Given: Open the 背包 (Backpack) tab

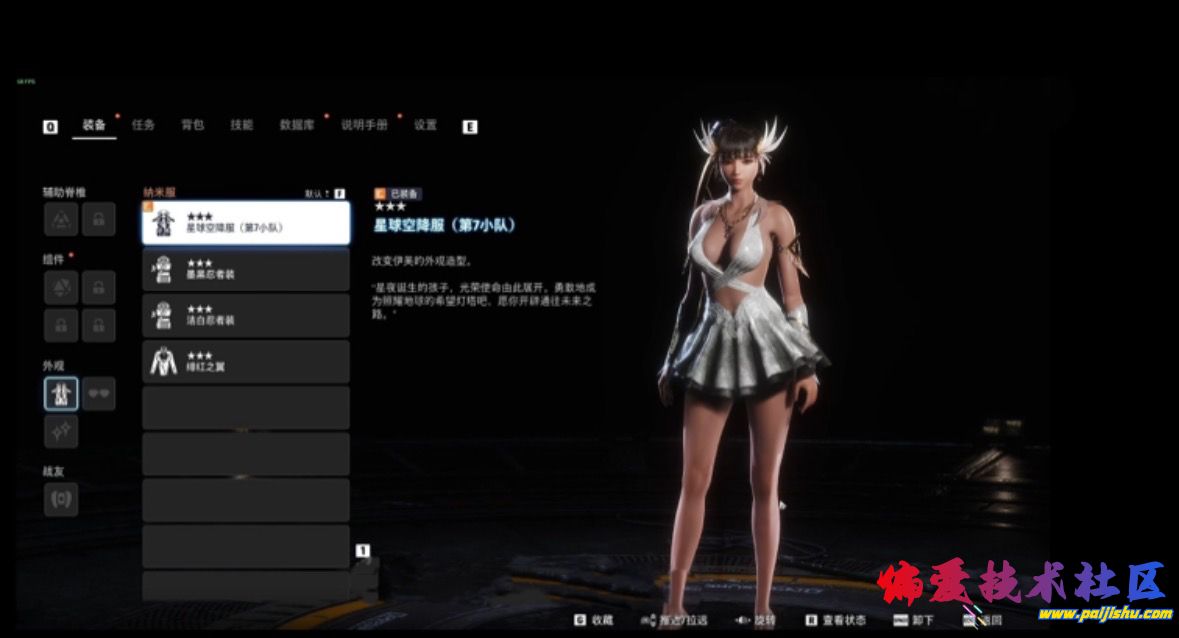Looking at the screenshot, I should point(192,126).
